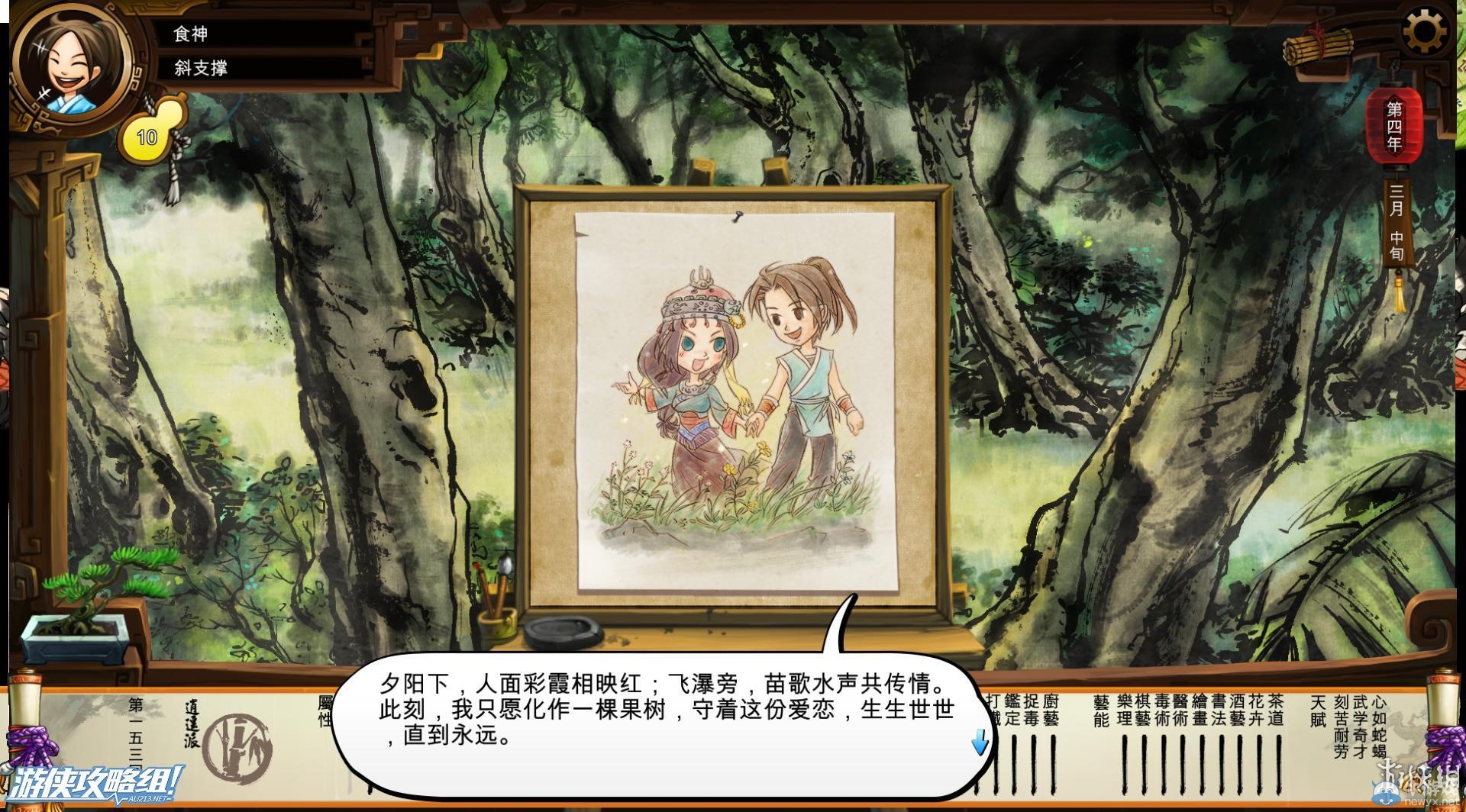Click the blue down arrow to continue dialogue

(x=980, y=743)
